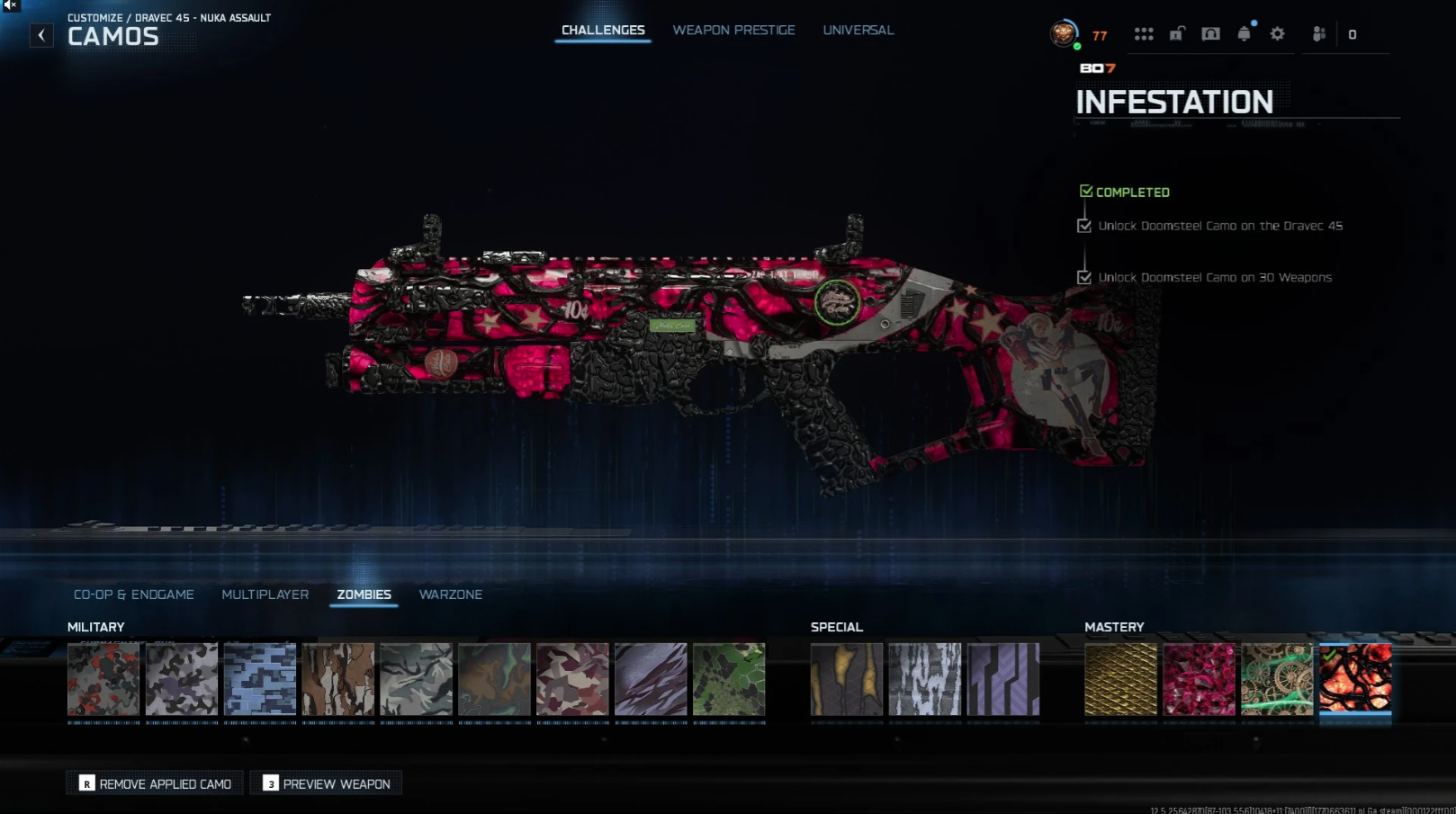
Task: Select the Challenges tab
Action: [x=603, y=31]
